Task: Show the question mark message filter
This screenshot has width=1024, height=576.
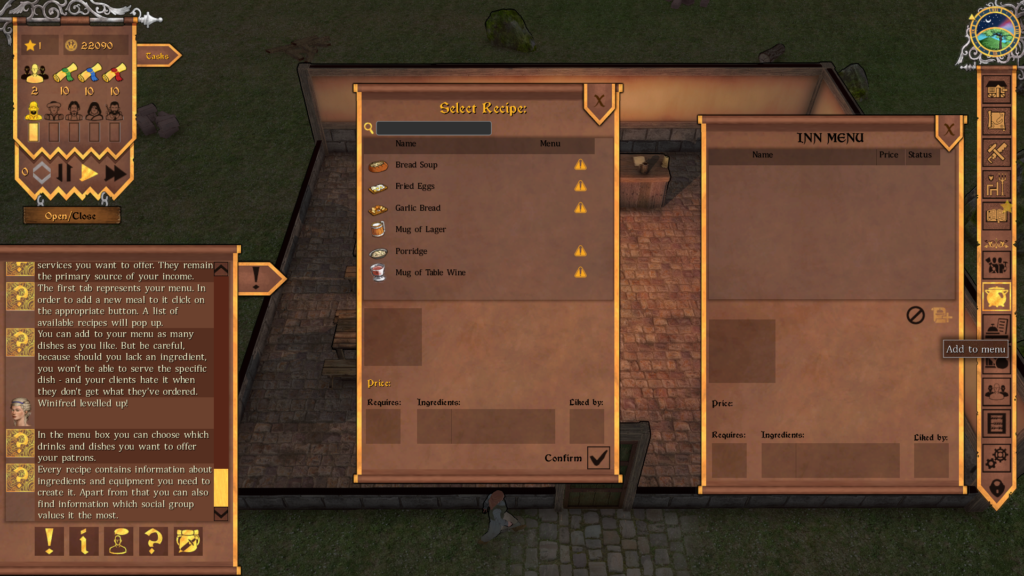Action: (x=153, y=542)
